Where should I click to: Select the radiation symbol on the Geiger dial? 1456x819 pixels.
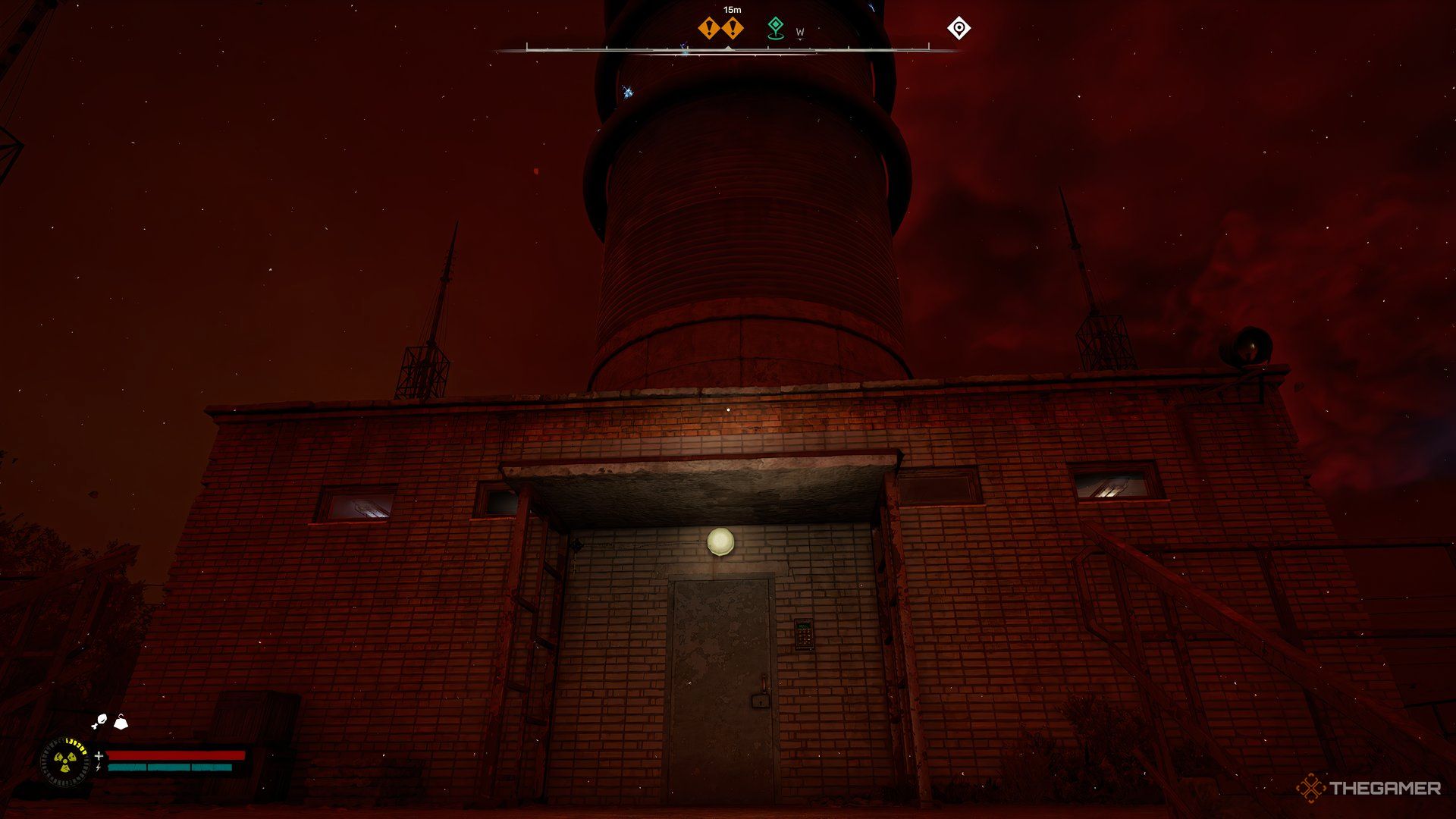(x=67, y=763)
